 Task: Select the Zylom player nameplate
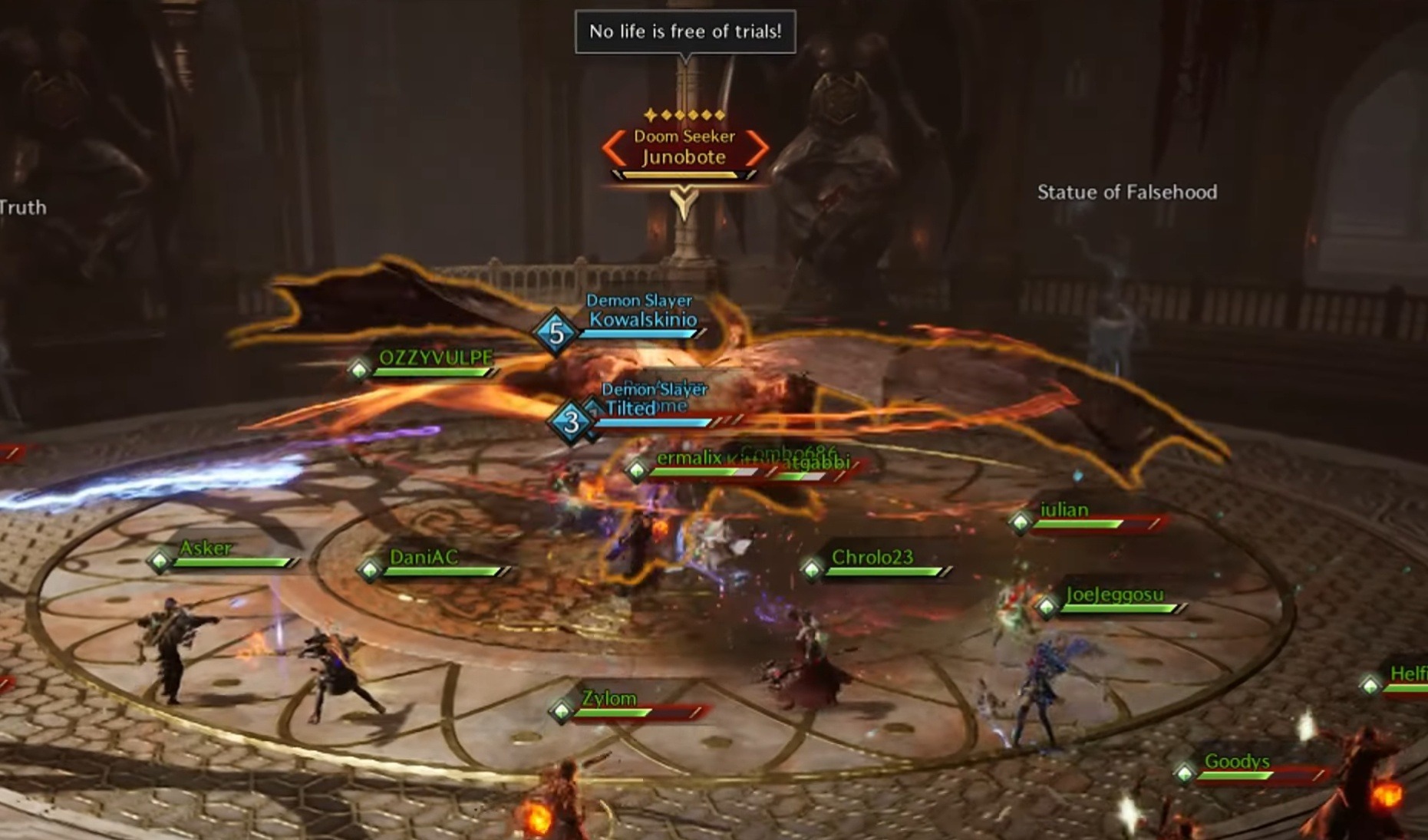click(x=608, y=699)
